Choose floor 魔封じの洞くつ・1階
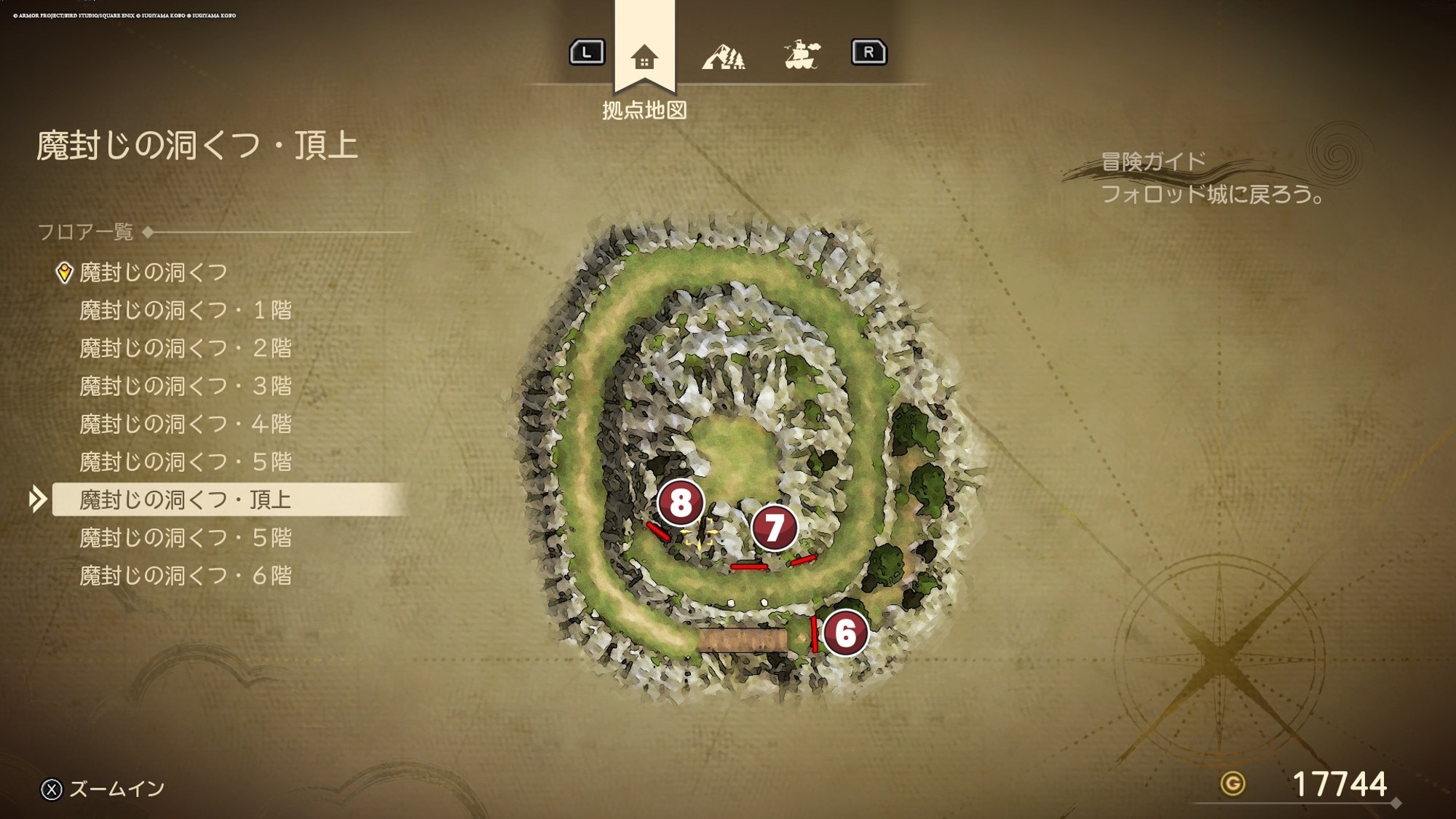Viewport: 1456px width, 819px height. click(x=185, y=310)
